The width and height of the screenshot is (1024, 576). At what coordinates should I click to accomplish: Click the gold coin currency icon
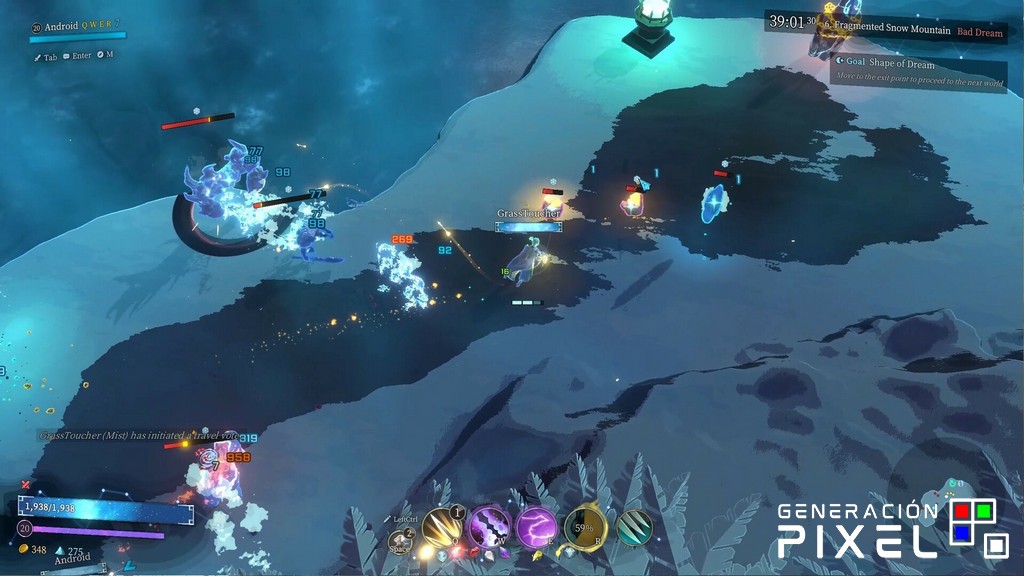coord(24,550)
